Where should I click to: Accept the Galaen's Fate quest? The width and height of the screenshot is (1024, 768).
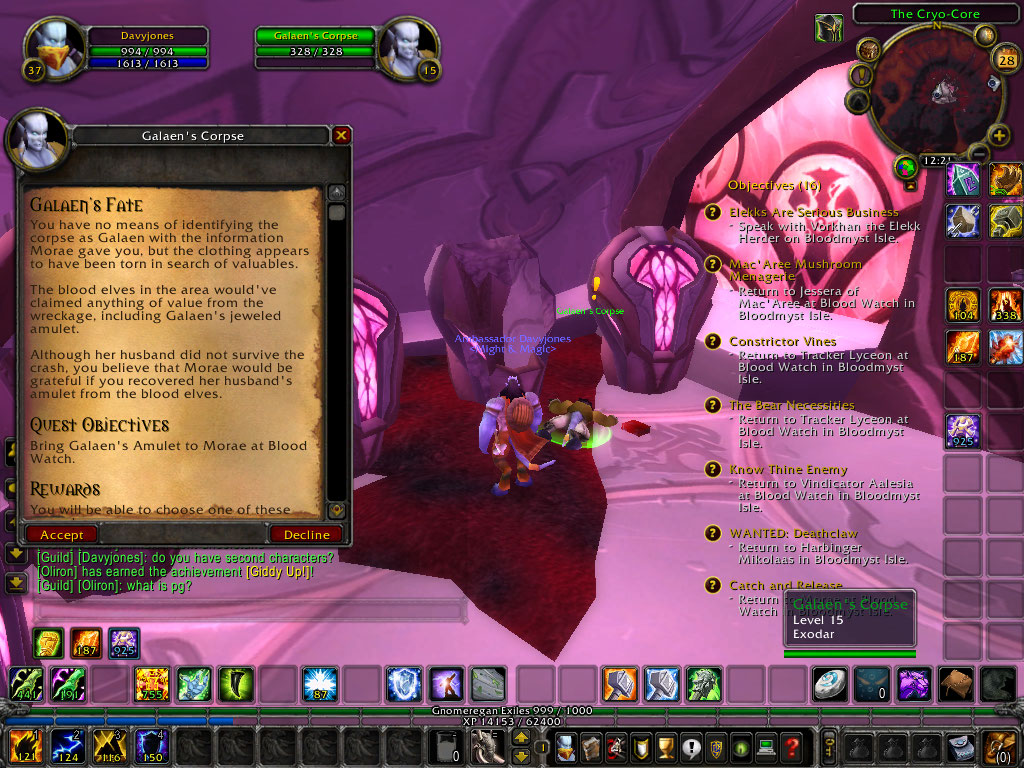[x=62, y=535]
